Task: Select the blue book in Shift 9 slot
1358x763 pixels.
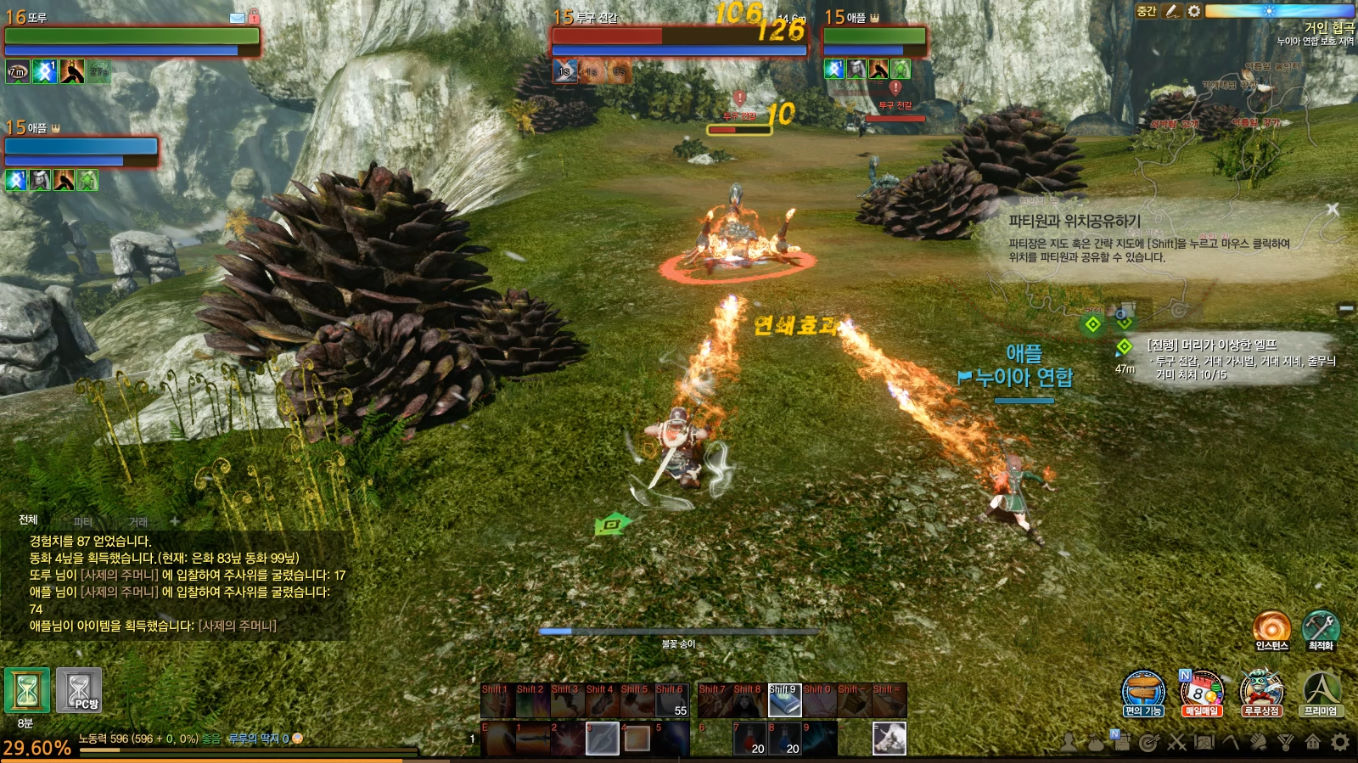Action: (x=783, y=701)
